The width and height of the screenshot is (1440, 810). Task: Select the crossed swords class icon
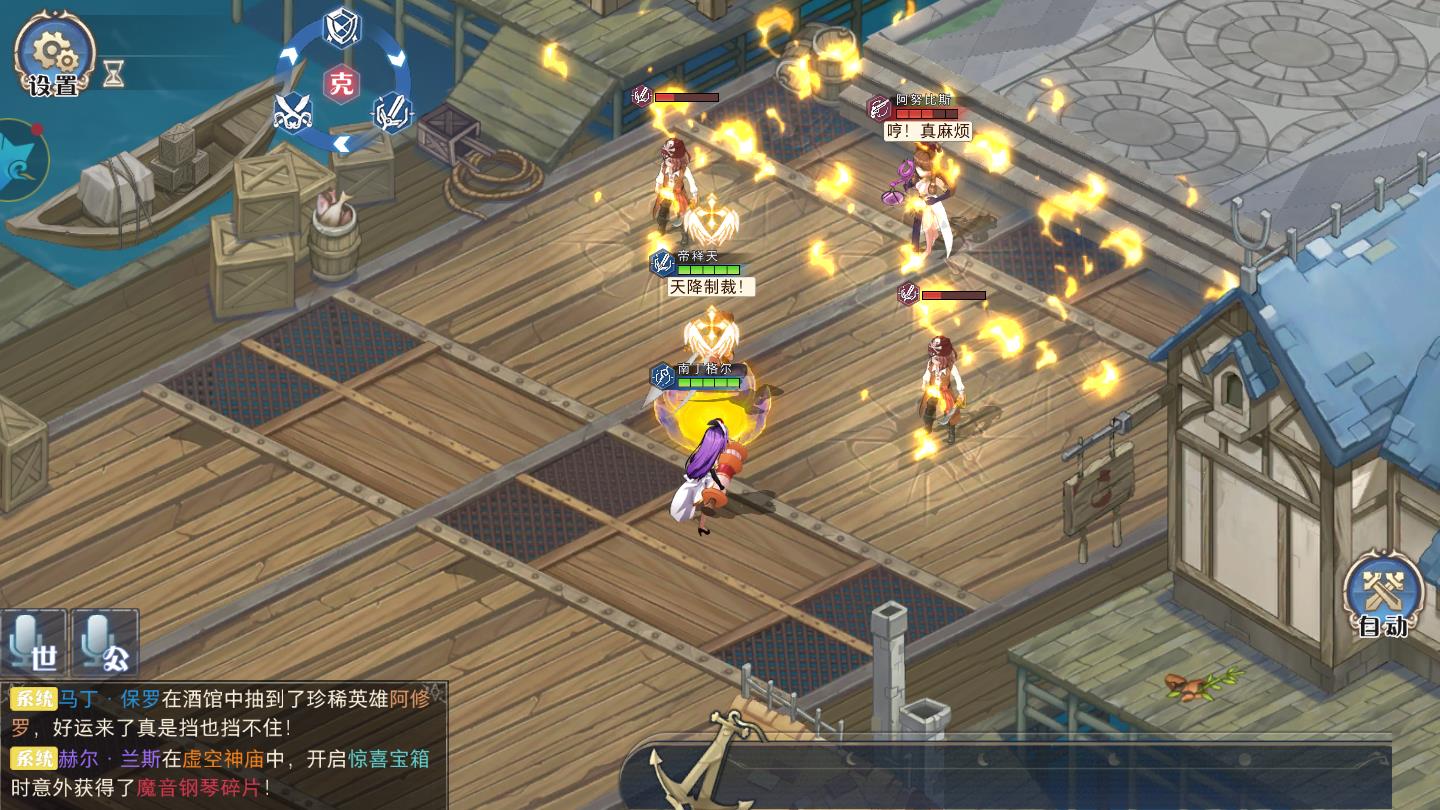pos(293,111)
